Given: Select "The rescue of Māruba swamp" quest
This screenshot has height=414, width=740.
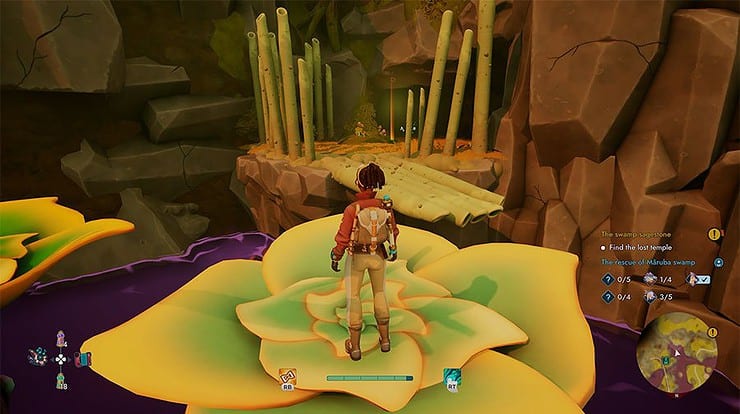Looking at the screenshot, I should tap(650, 262).
